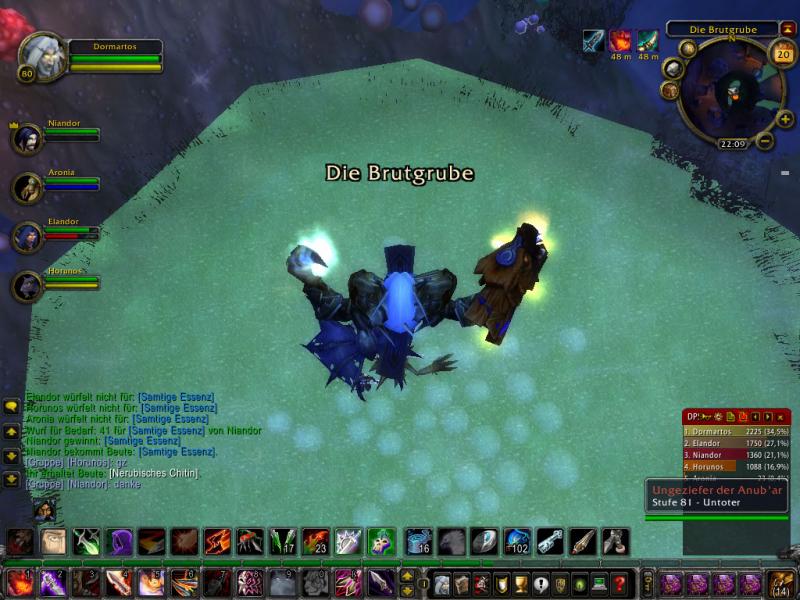Open the spellbook micro menu button

[461, 584]
